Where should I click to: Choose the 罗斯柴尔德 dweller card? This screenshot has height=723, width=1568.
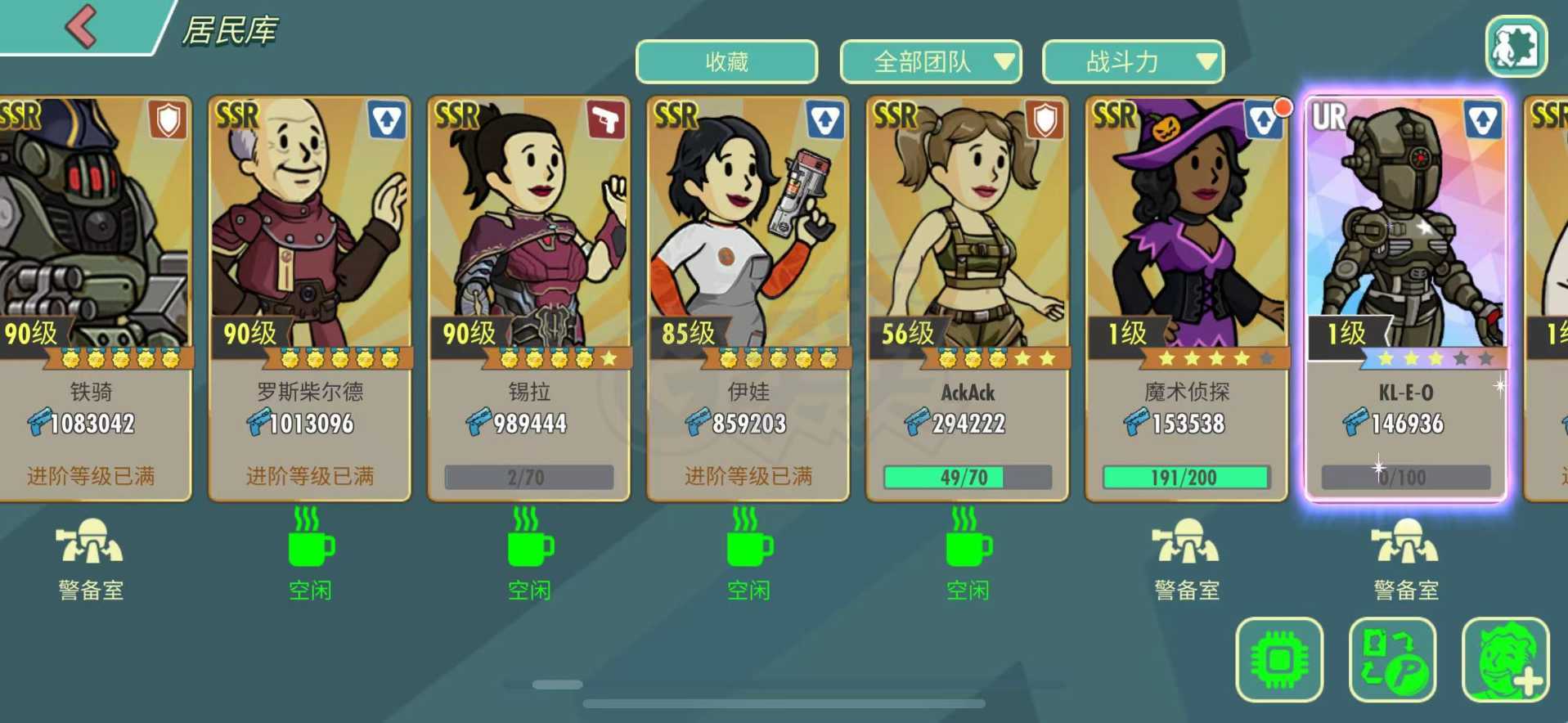coord(310,299)
